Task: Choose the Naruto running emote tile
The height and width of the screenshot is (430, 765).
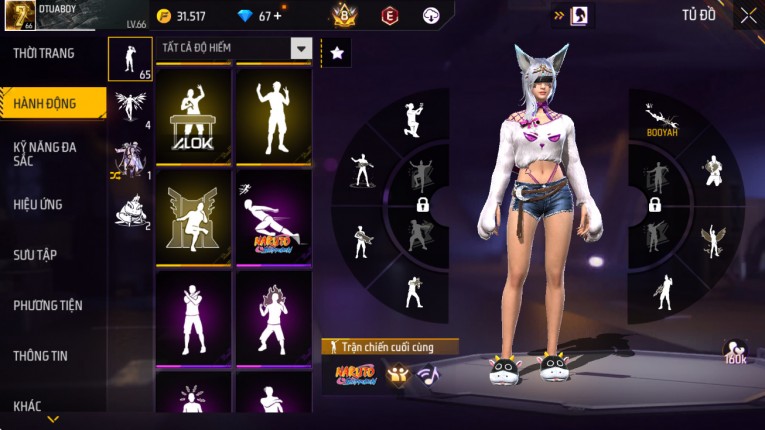Action: pyautogui.click(x=273, y=217)
